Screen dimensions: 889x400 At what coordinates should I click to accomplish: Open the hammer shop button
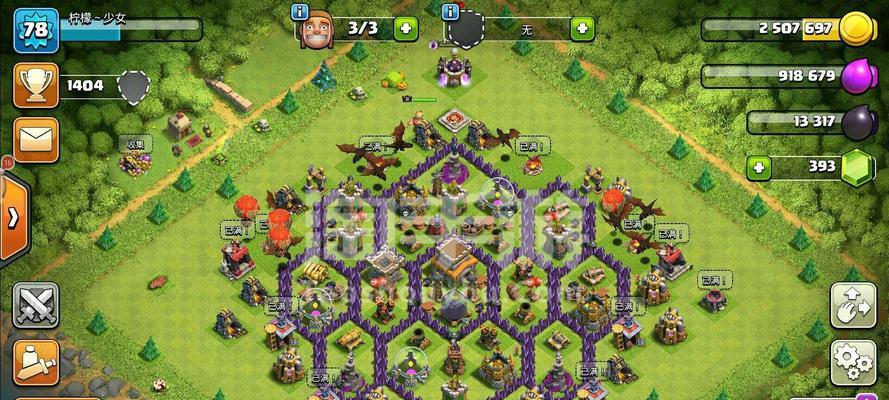(x=35, y=362)
